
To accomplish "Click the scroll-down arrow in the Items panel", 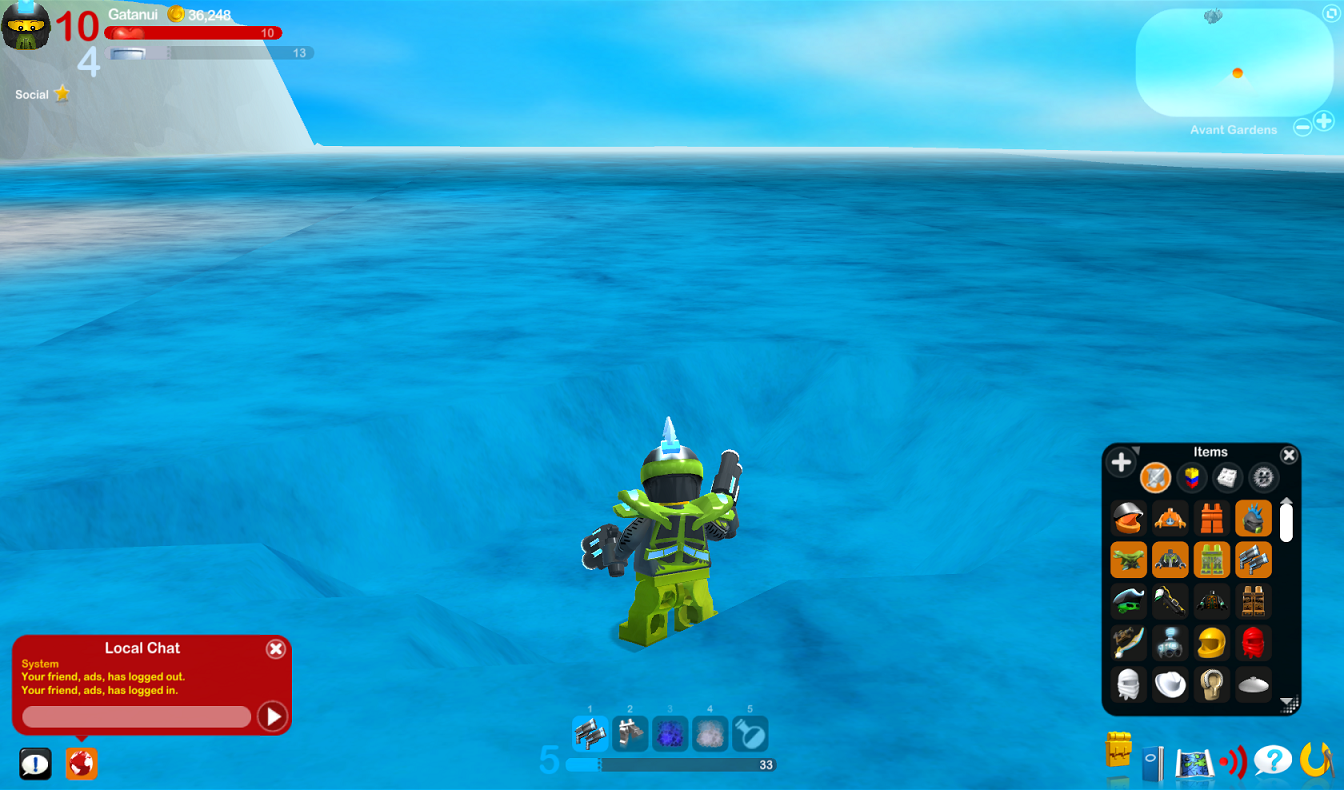I will [x=1287, y=702].
